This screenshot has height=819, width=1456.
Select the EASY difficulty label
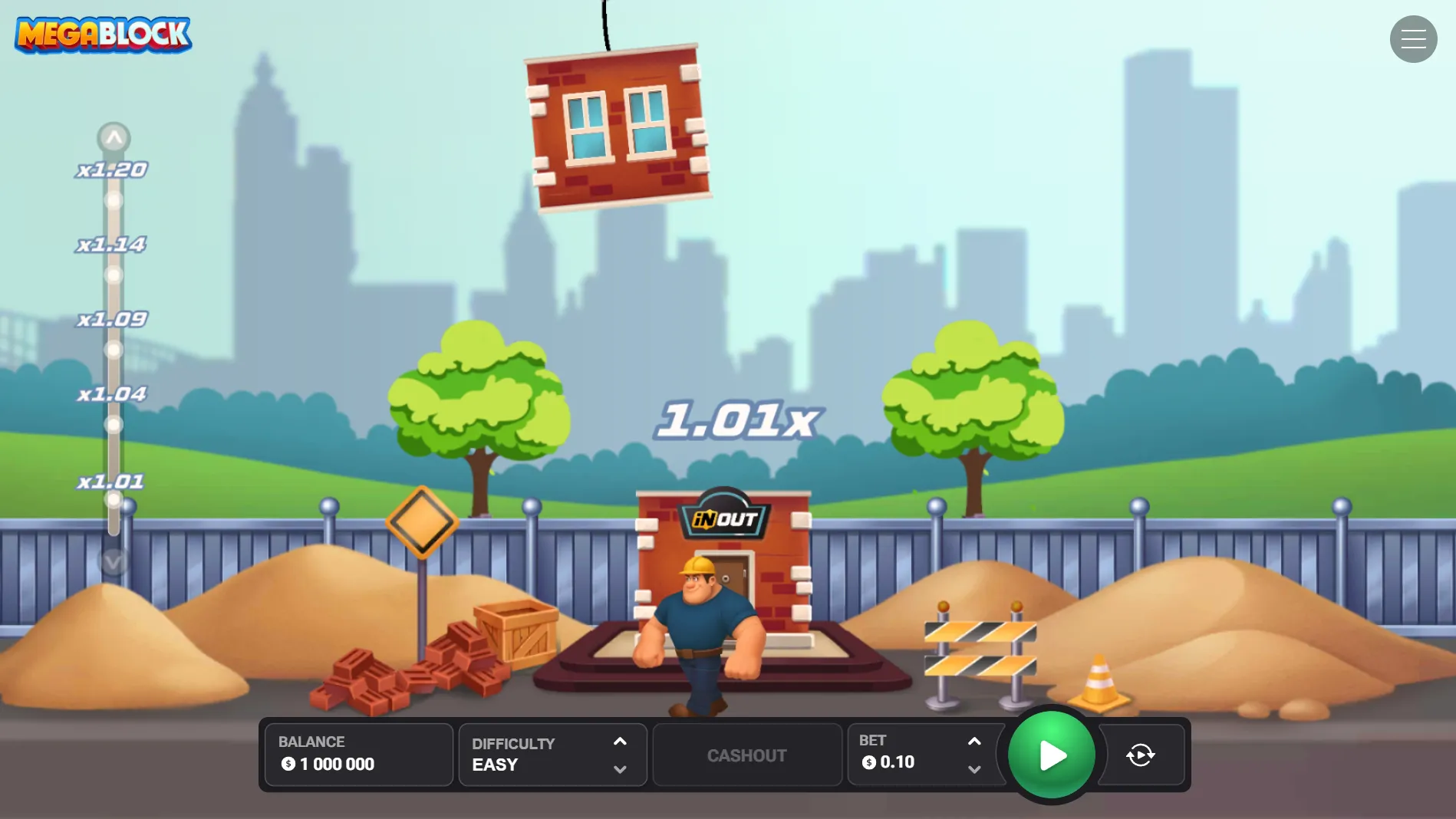495,764
